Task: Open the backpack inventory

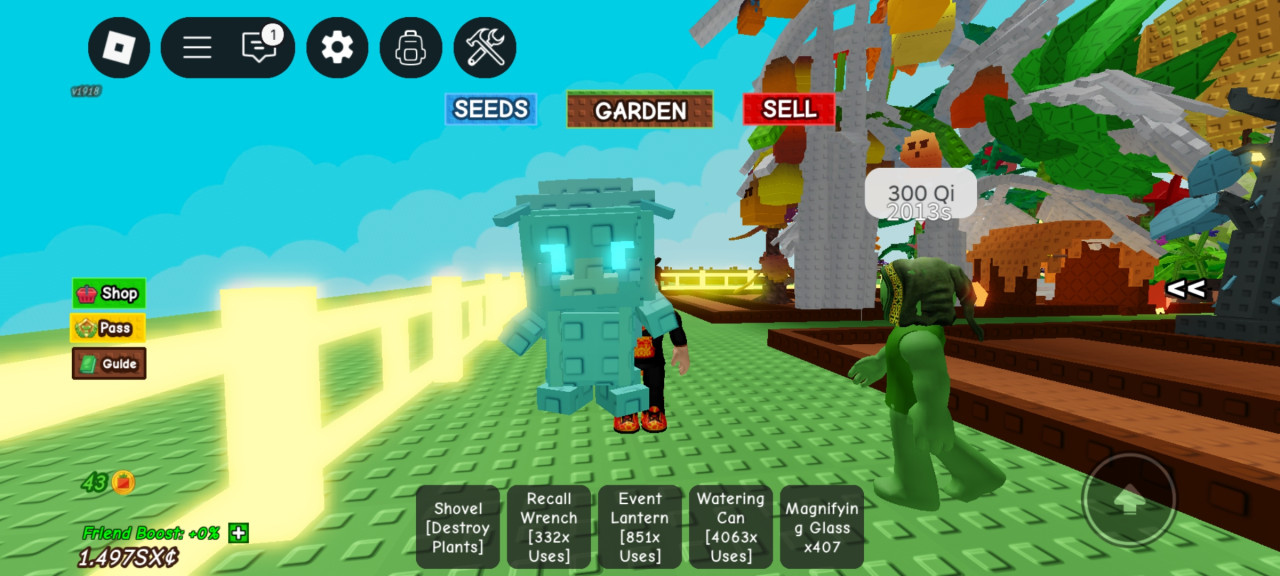Action: [x=411, y=48]
